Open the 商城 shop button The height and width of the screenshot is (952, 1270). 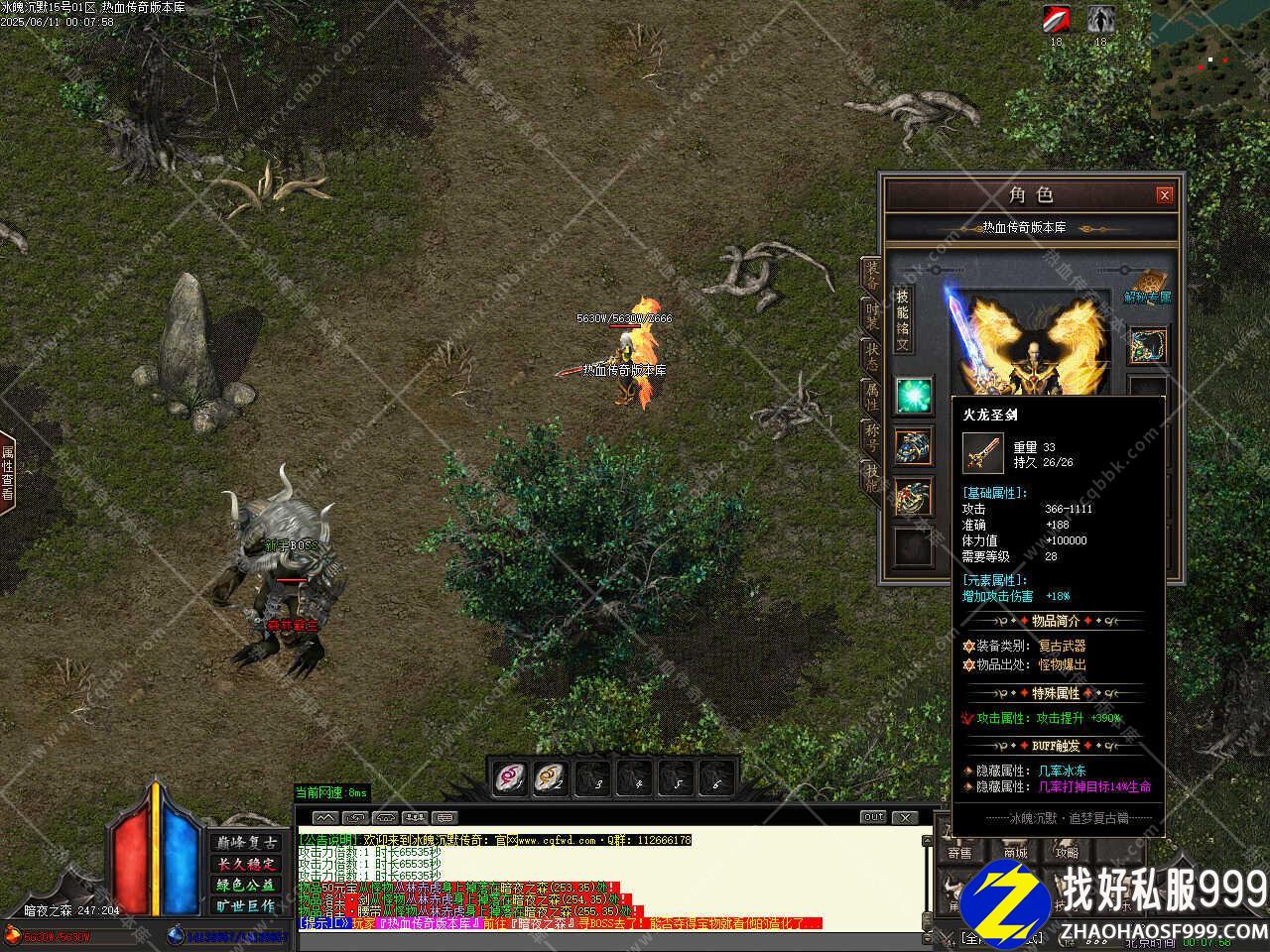click(1015, 852)
